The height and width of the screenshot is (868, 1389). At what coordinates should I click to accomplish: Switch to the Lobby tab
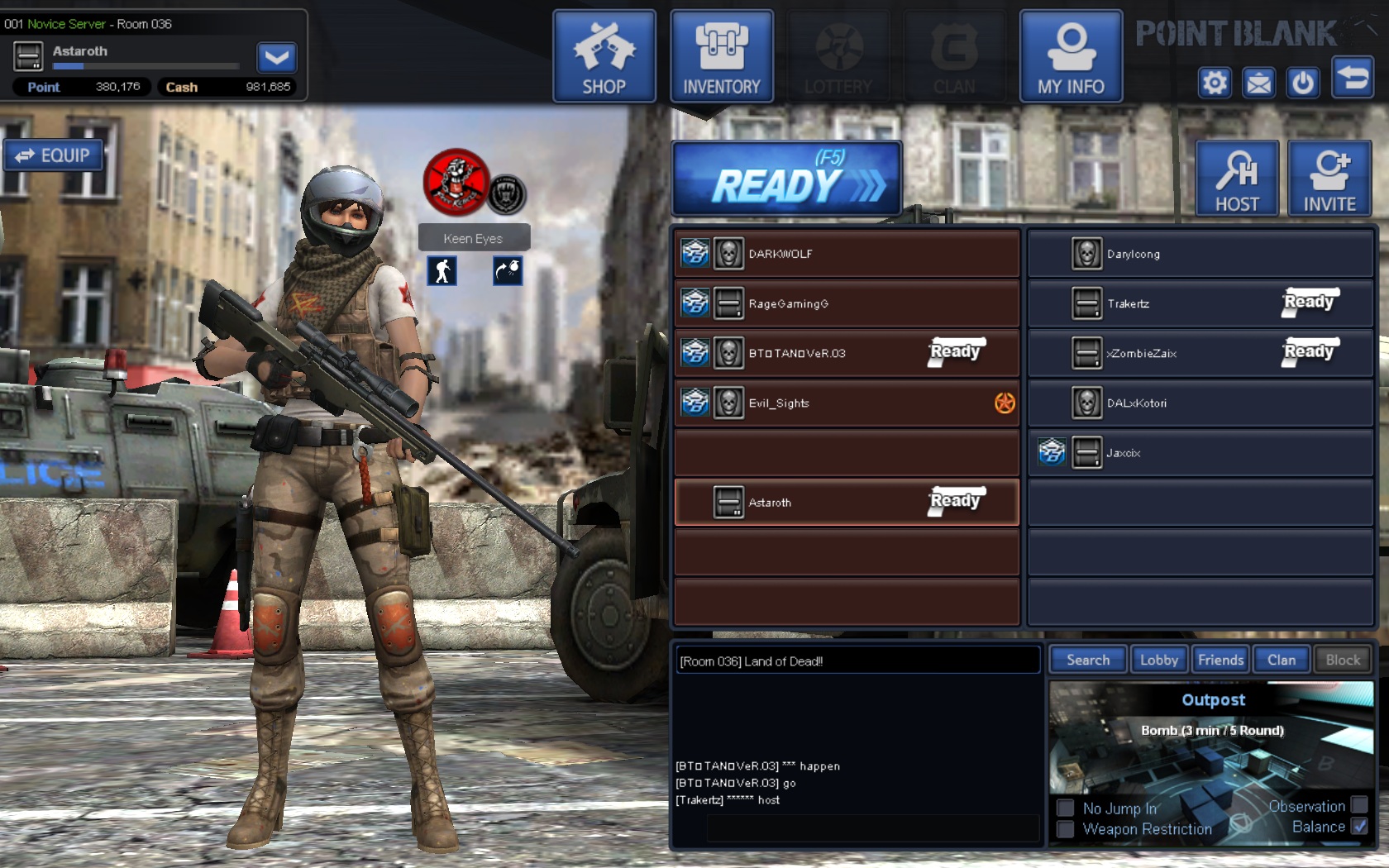tap(1158, 660)
